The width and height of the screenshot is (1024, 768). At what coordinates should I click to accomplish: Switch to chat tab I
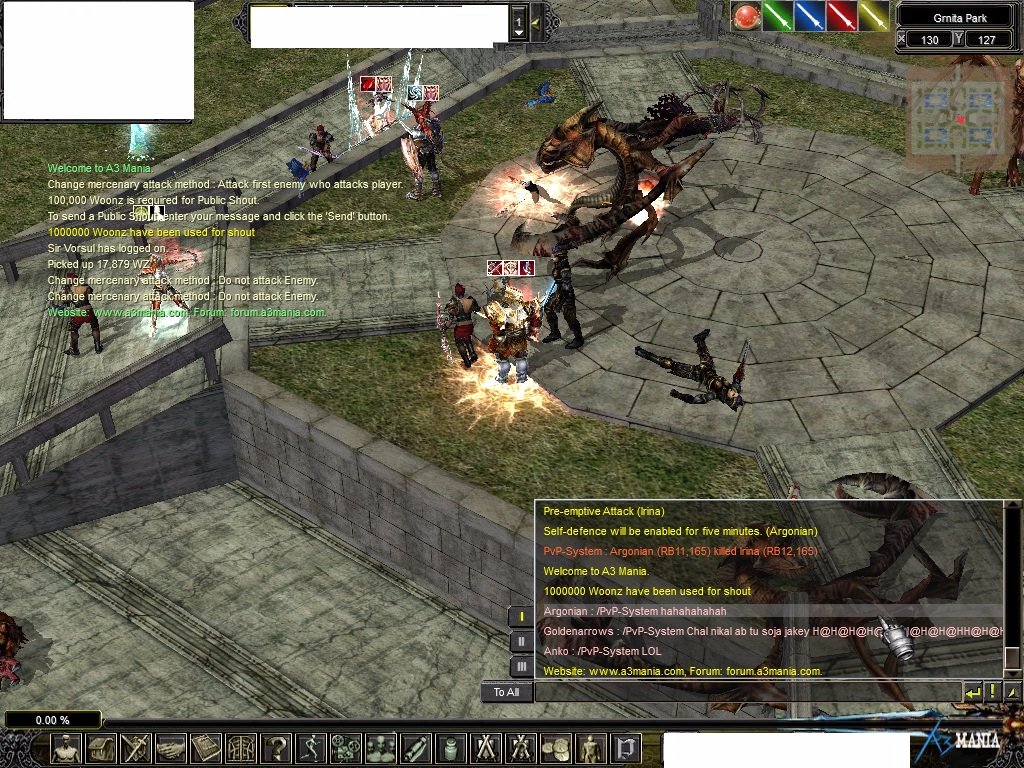(x=521, y=617)
